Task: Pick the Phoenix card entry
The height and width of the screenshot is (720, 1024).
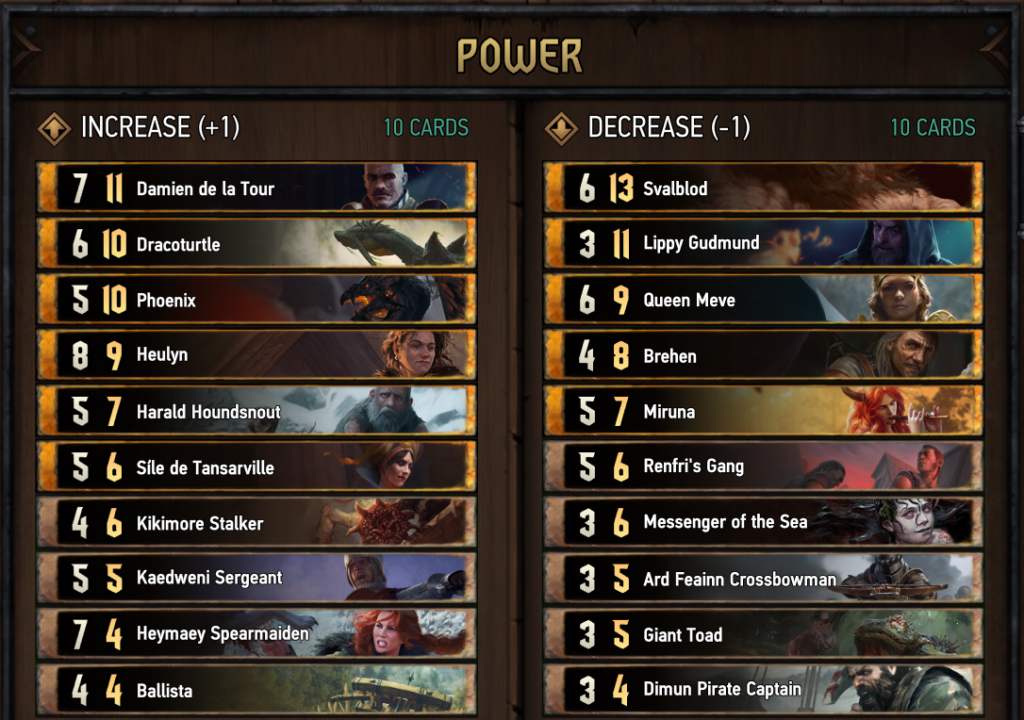Action: [256, 300]
